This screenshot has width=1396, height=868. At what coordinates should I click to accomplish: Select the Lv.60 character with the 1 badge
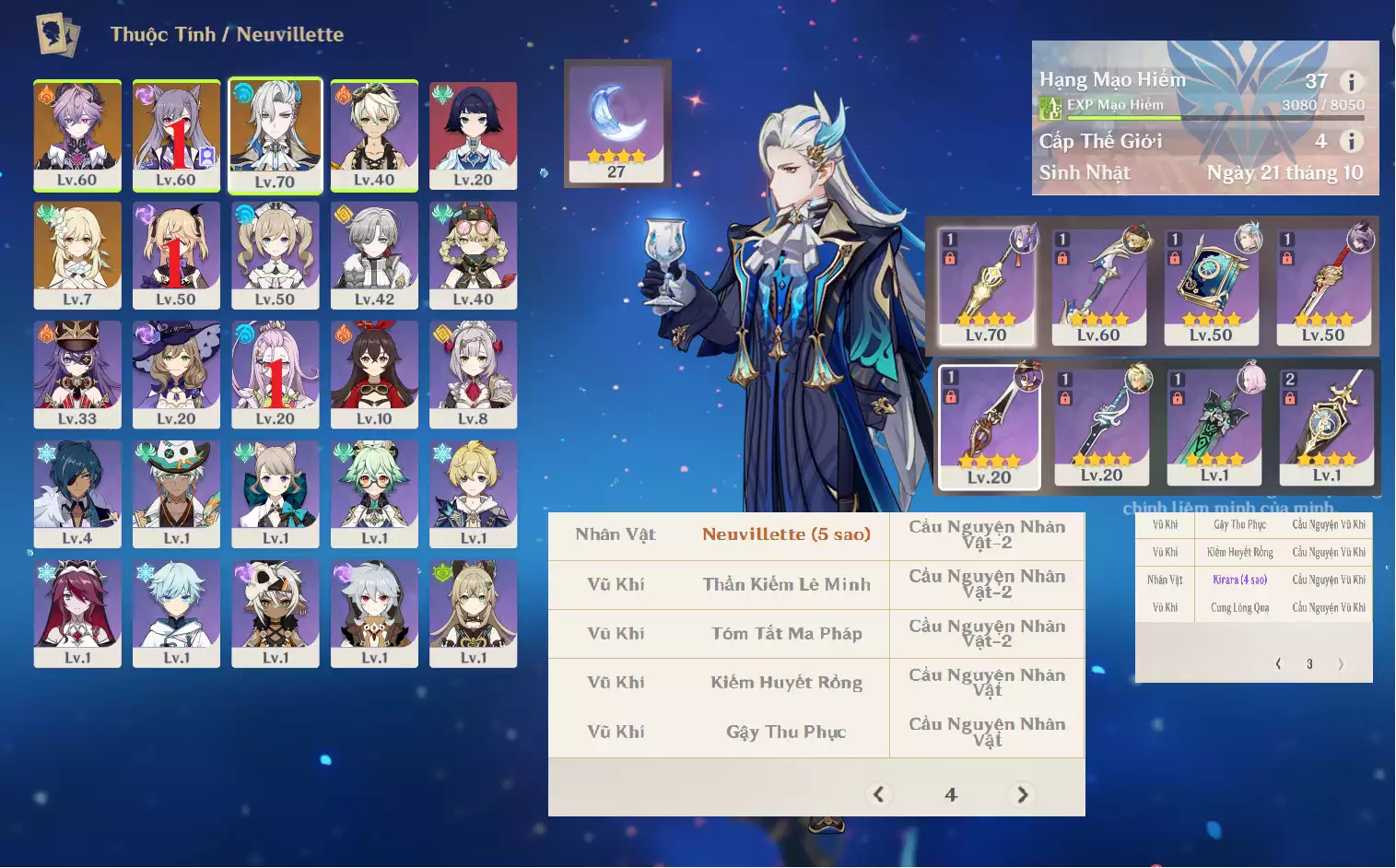coord(176,135)
